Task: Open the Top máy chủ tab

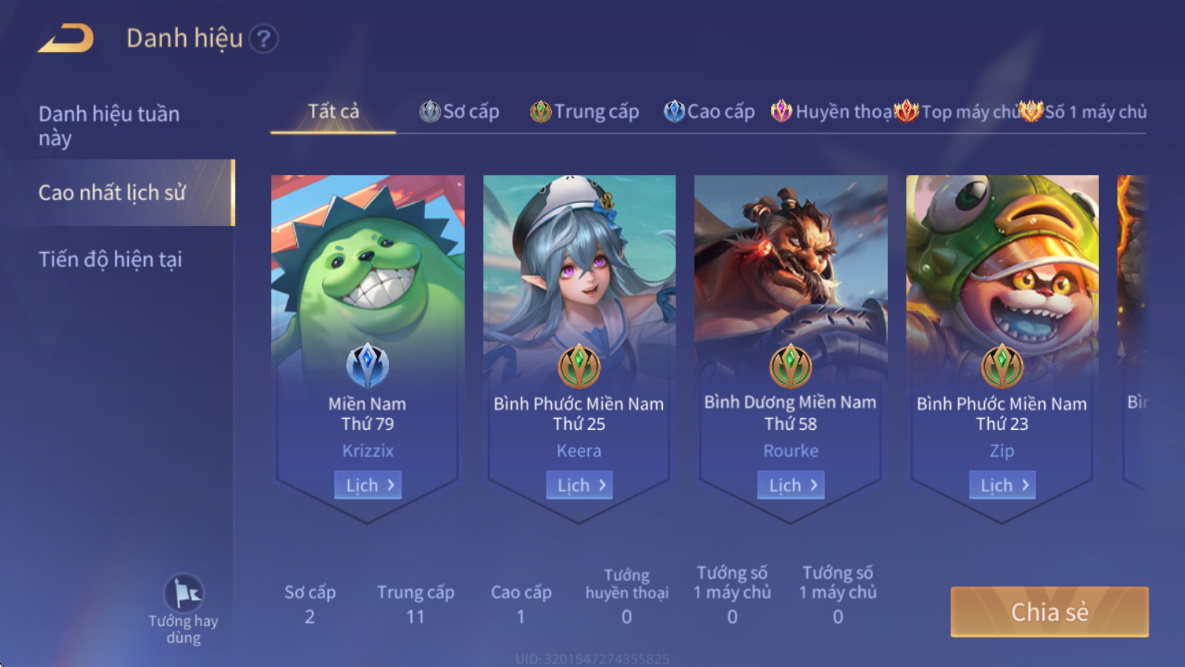Action: coord(957,112)
